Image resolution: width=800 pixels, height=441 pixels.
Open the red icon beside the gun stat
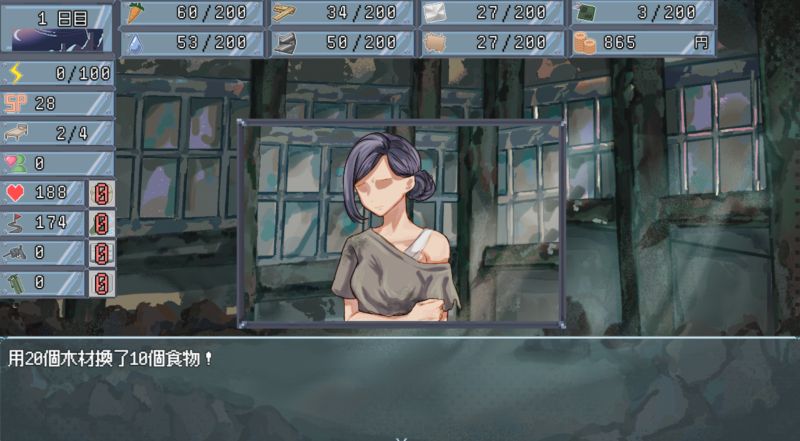tap(102, 252)
